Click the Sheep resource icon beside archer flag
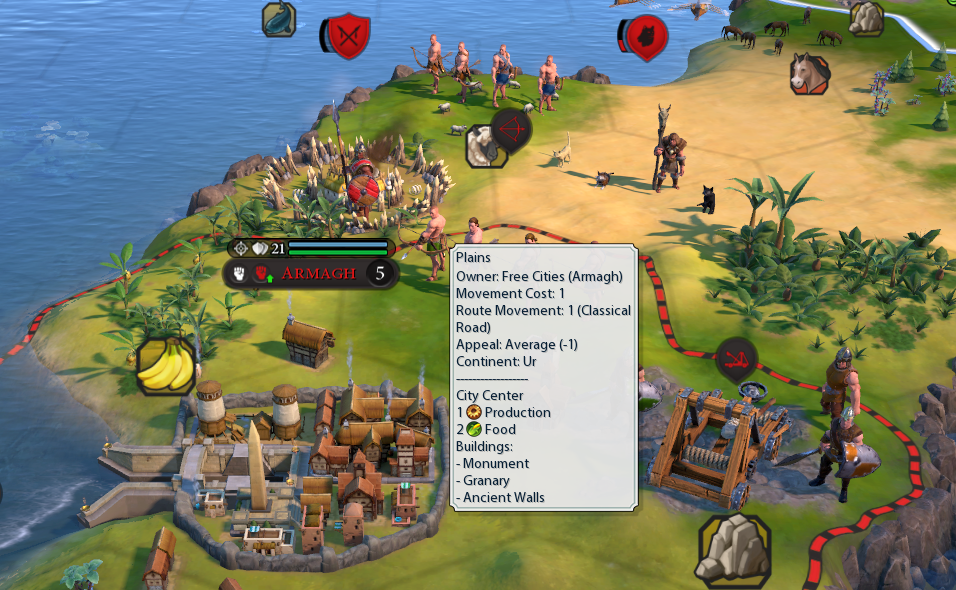 click(x=483, y=146)
